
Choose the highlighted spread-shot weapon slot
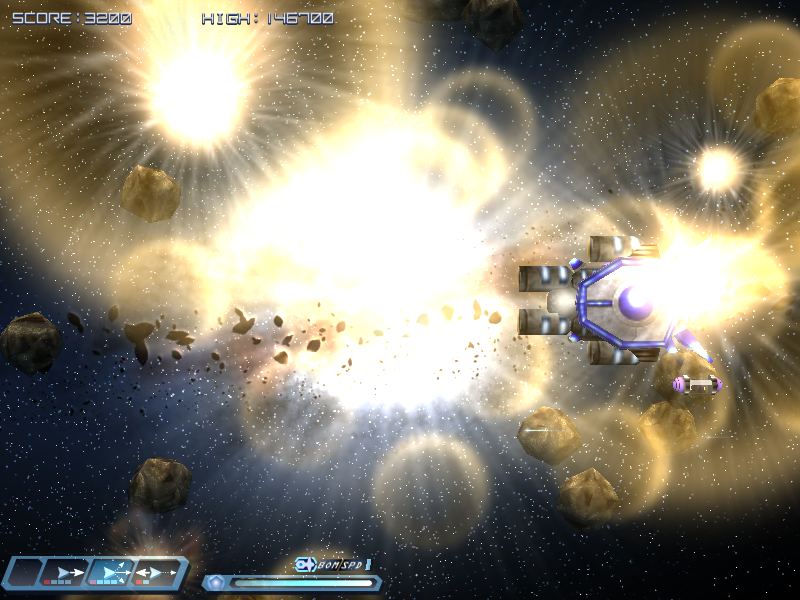(x=111, y=572)
